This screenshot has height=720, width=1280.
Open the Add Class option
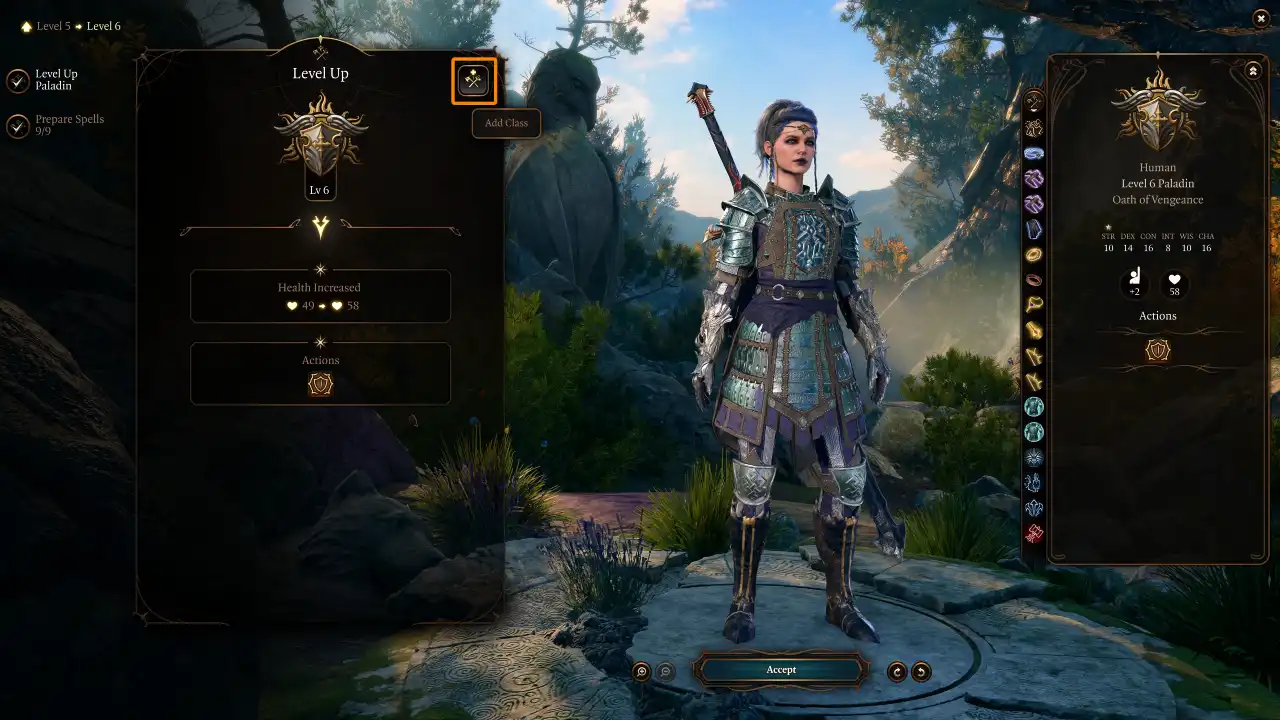pyautogui.click(x=473, y=81)
